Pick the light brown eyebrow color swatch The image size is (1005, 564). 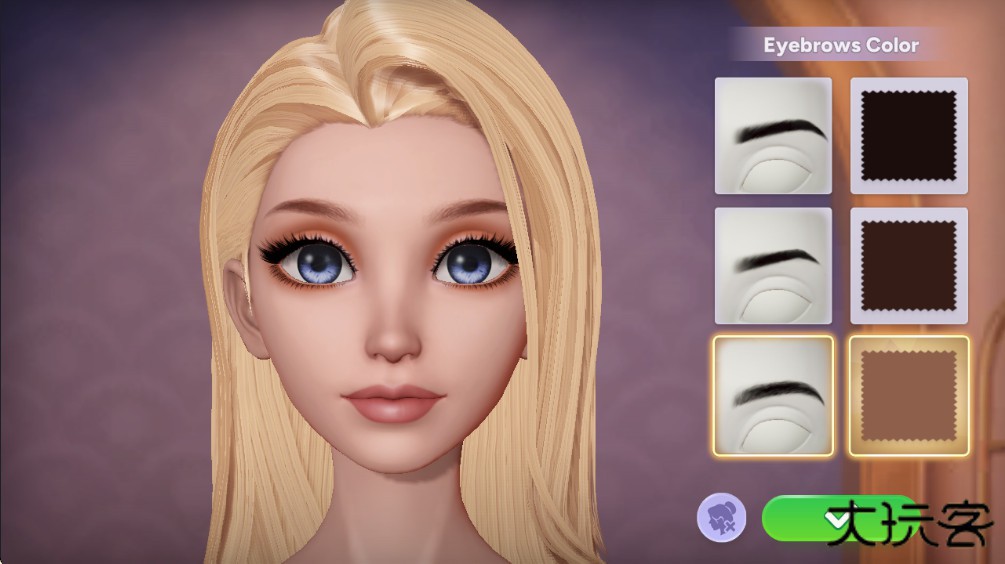click(908, 396)
